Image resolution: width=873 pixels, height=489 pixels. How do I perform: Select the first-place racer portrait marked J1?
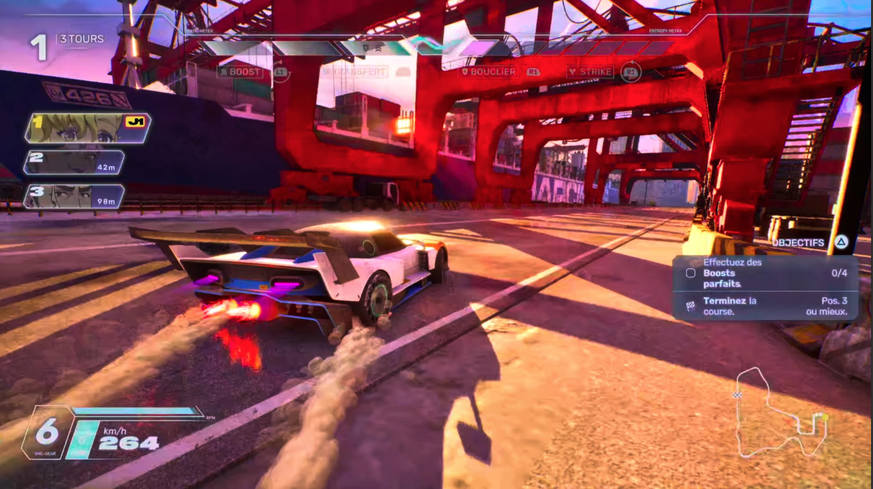(87, 127)
